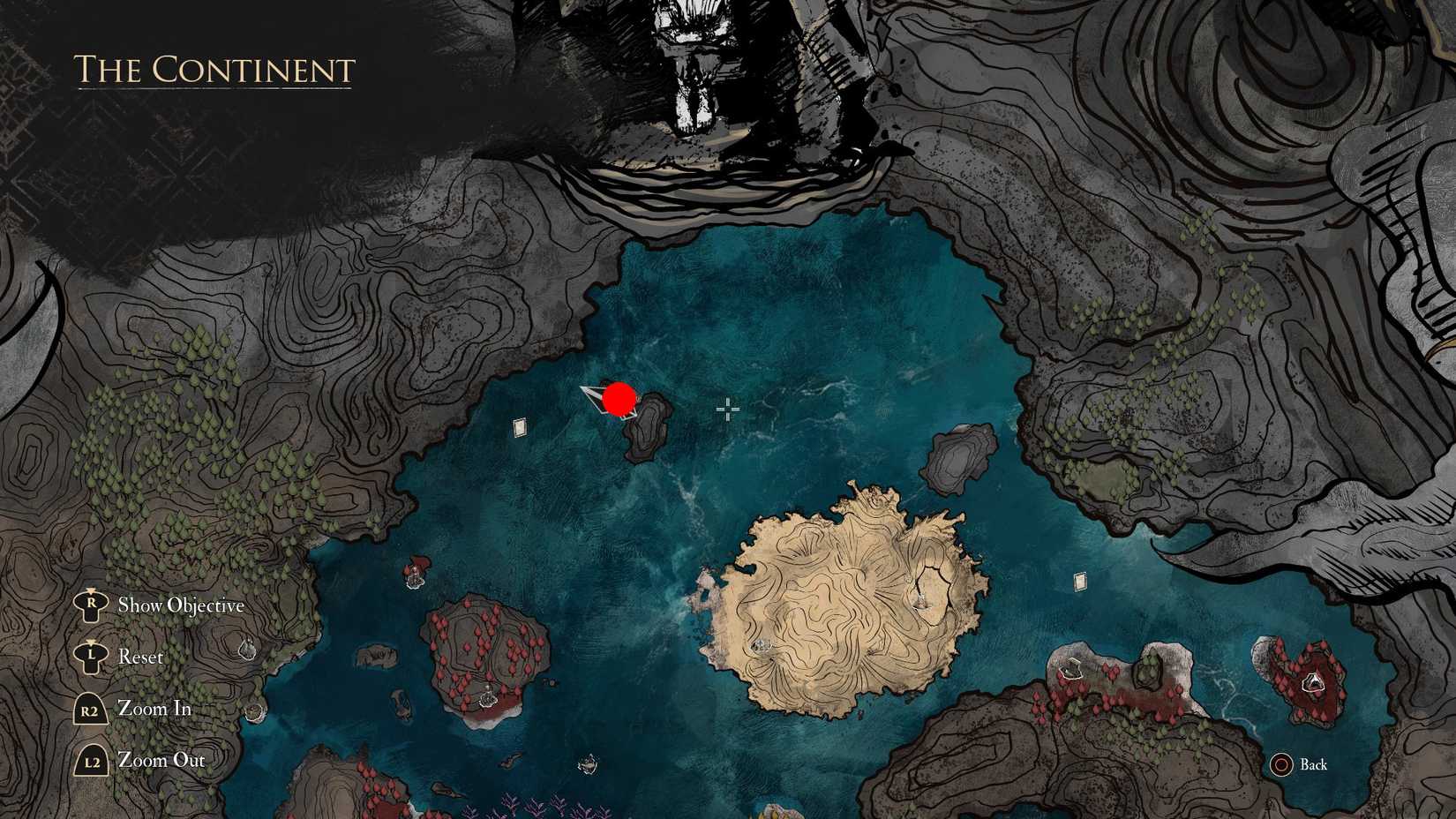
Task: Click the harbor marker on the lower sandy islet
Action: tap(761, 645)
